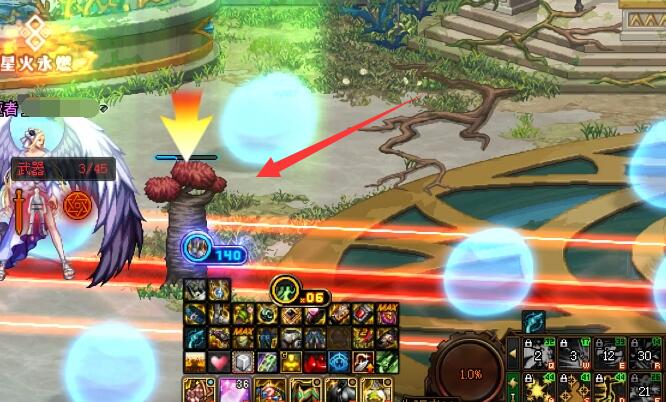Select the pink item slot with count 36
The height and width of the screenshot is (402, 666).
coord(232,390)
